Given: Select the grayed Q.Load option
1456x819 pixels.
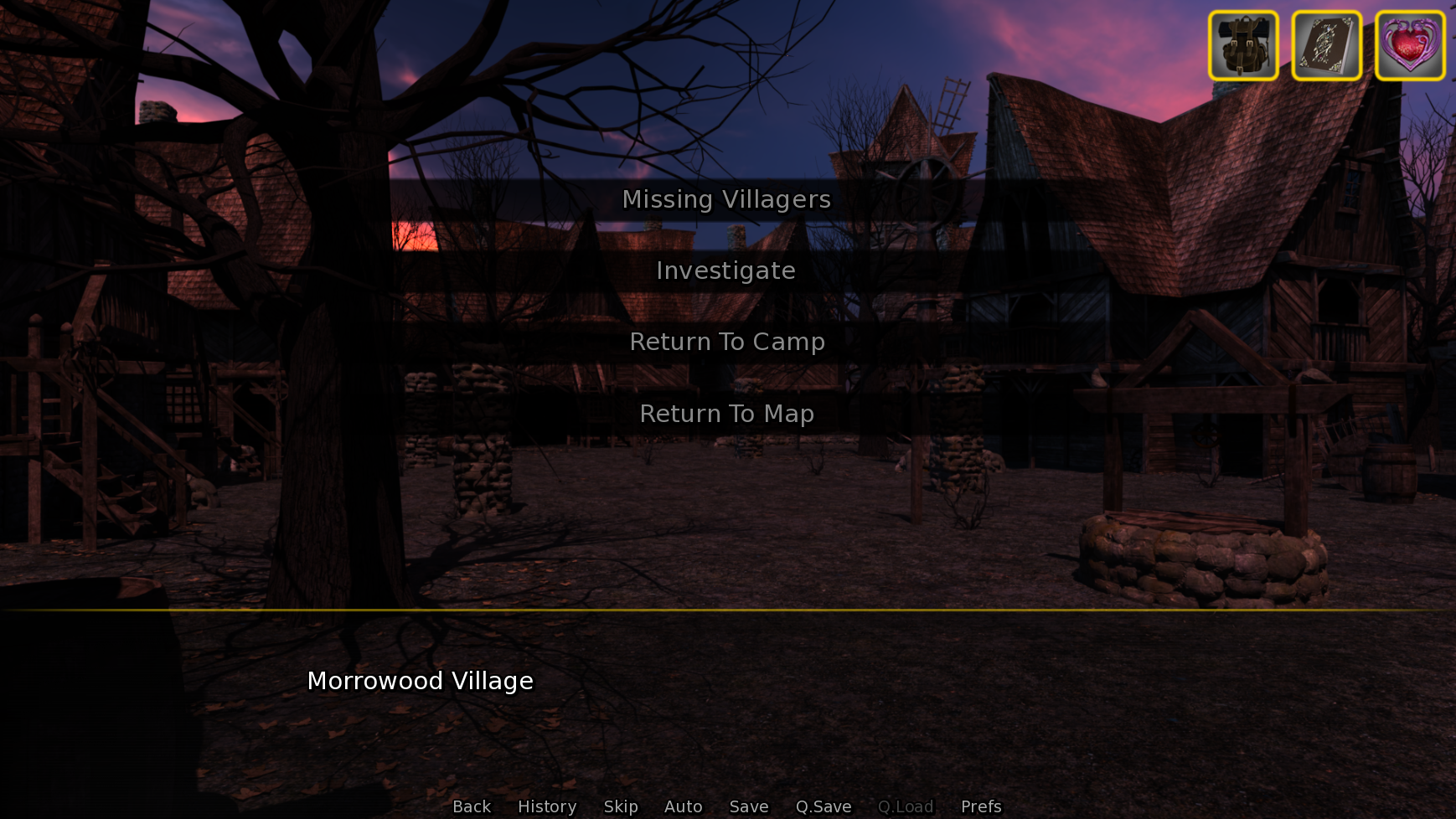Looking at the screenshot, I should click(906, 806).
